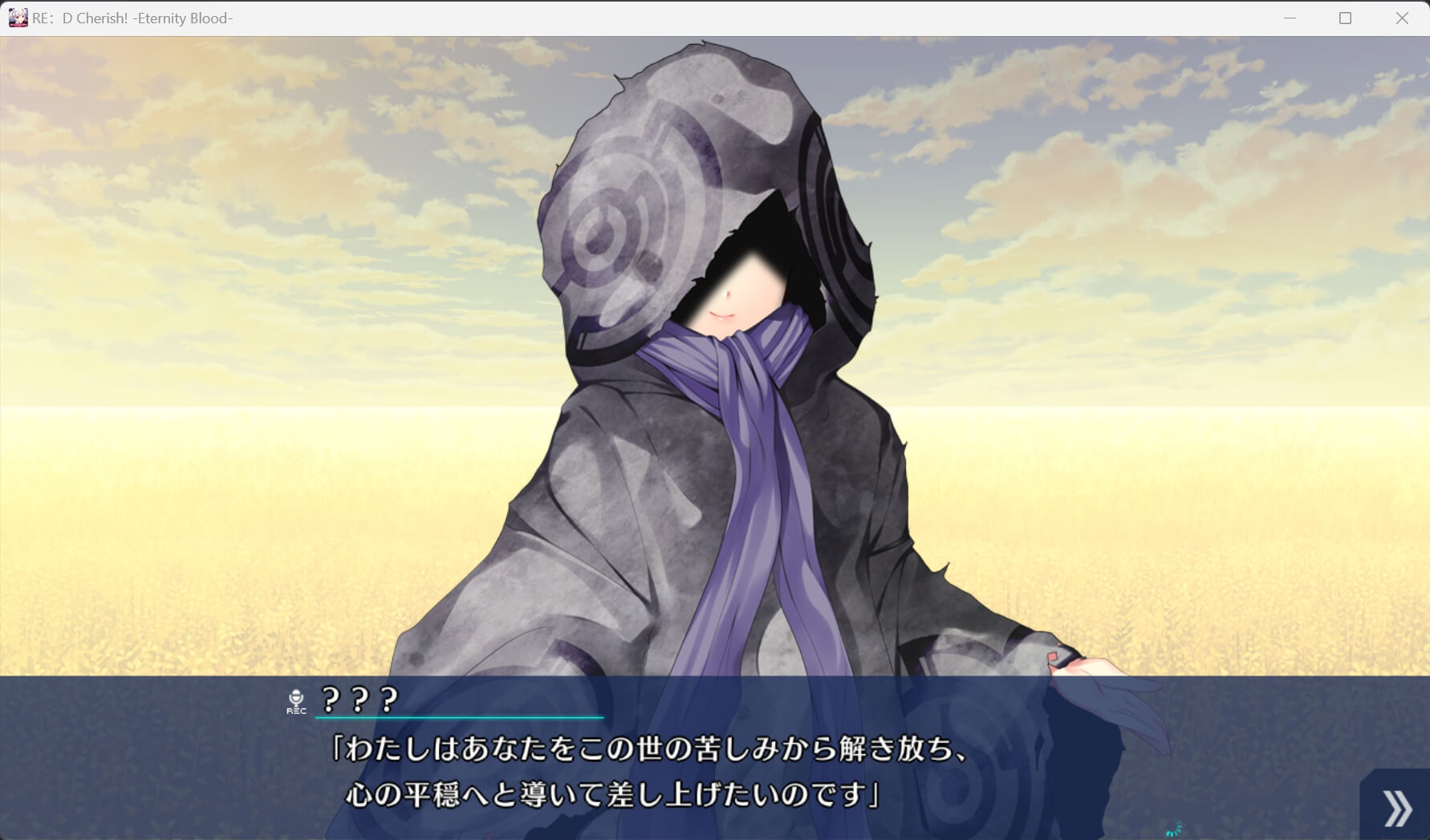The width and height of the screenshot is (1430, 840).
Task: Select the ??? speaker name label
Action: click(x=358, y=700)
